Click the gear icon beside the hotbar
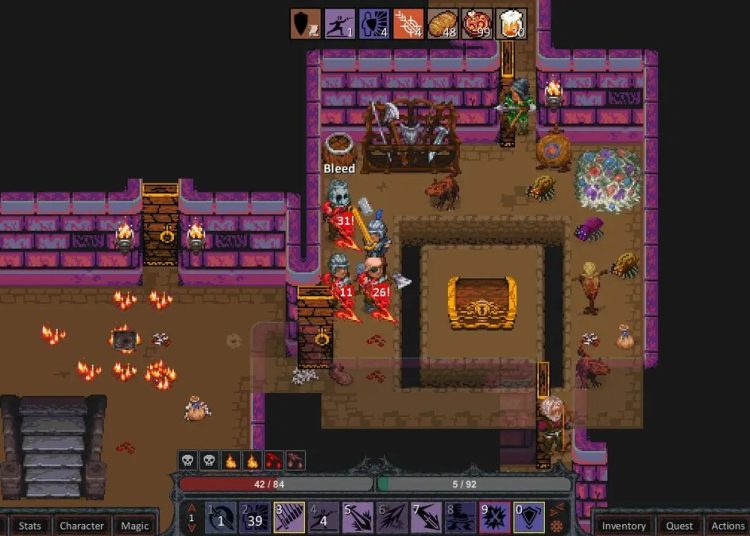750x536 pixels. (x=558, y=526)
